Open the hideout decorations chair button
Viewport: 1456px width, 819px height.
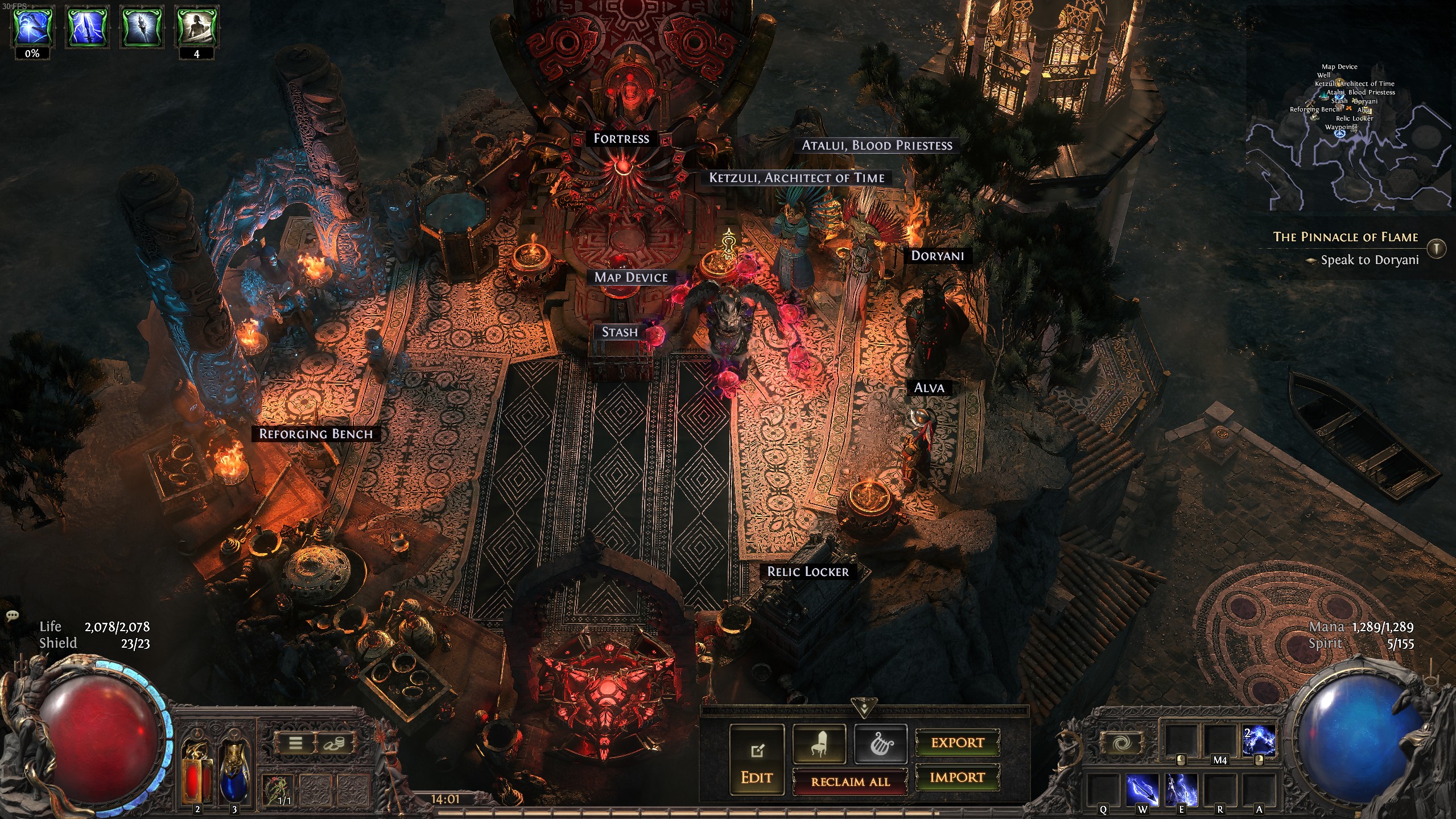(819, 743)
